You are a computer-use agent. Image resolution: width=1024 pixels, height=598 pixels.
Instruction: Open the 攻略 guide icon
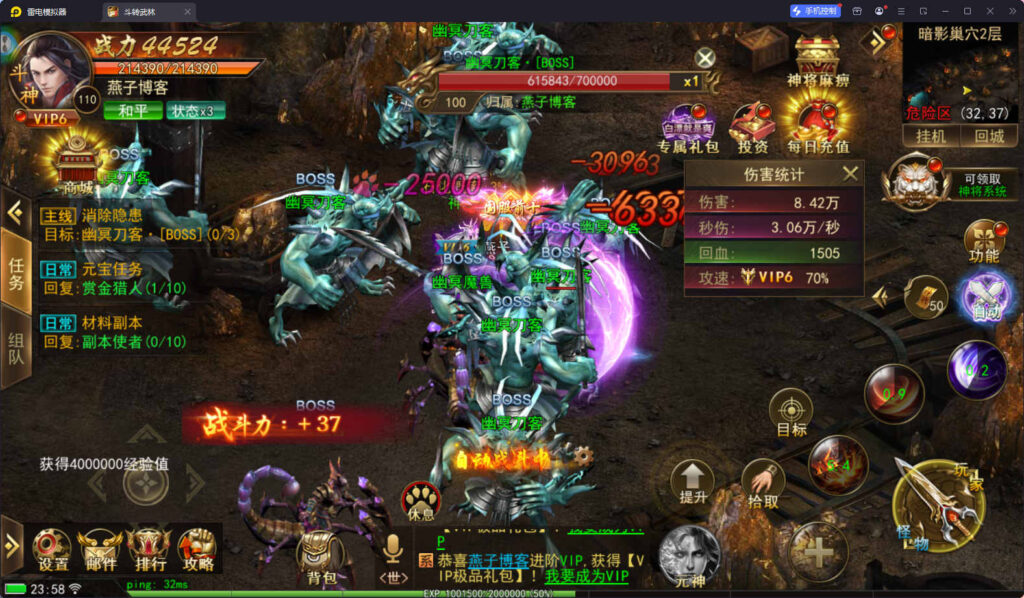coord(198,548)
